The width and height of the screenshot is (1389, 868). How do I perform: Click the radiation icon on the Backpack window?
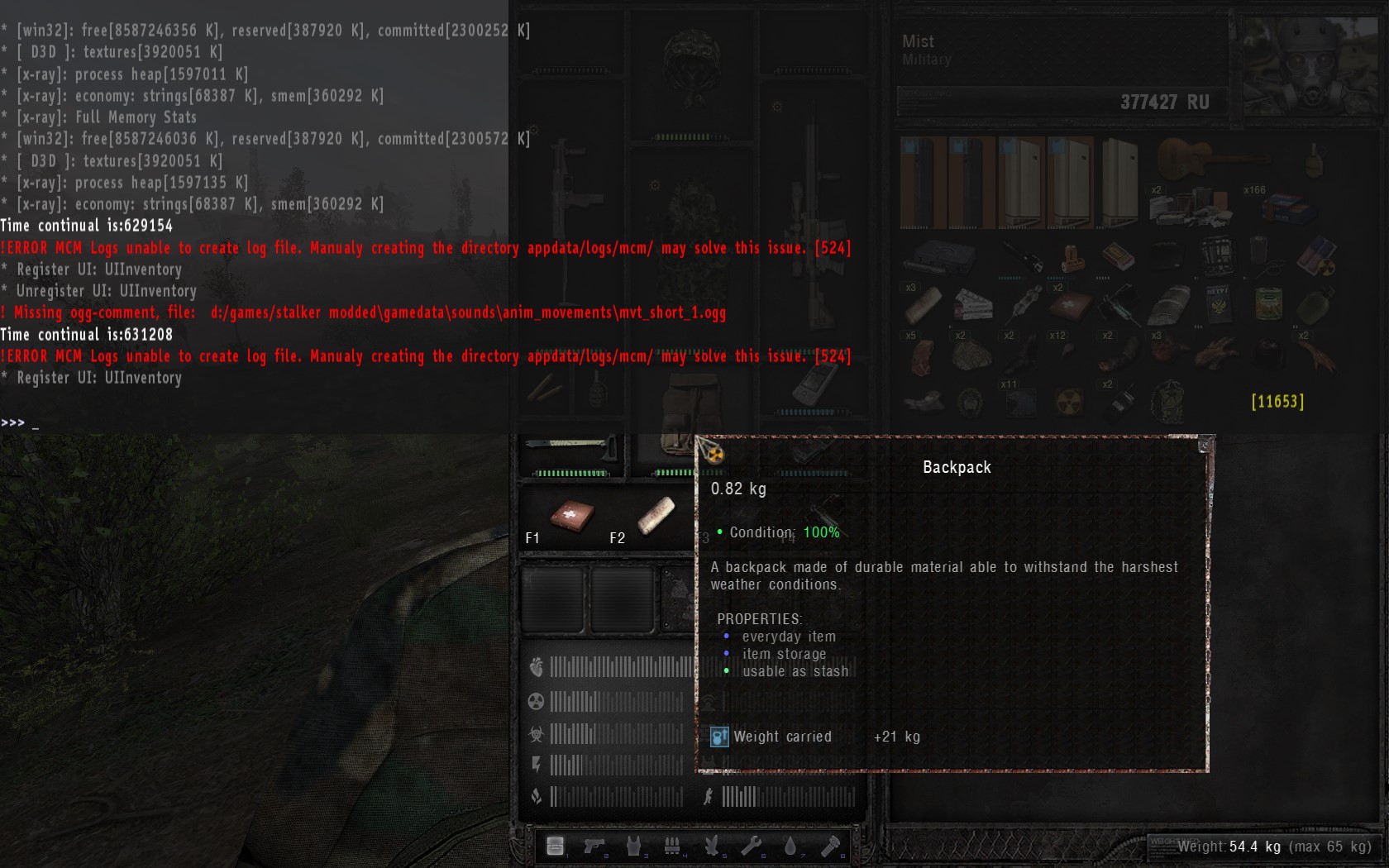pyautogui.click(x=714, y=453)
